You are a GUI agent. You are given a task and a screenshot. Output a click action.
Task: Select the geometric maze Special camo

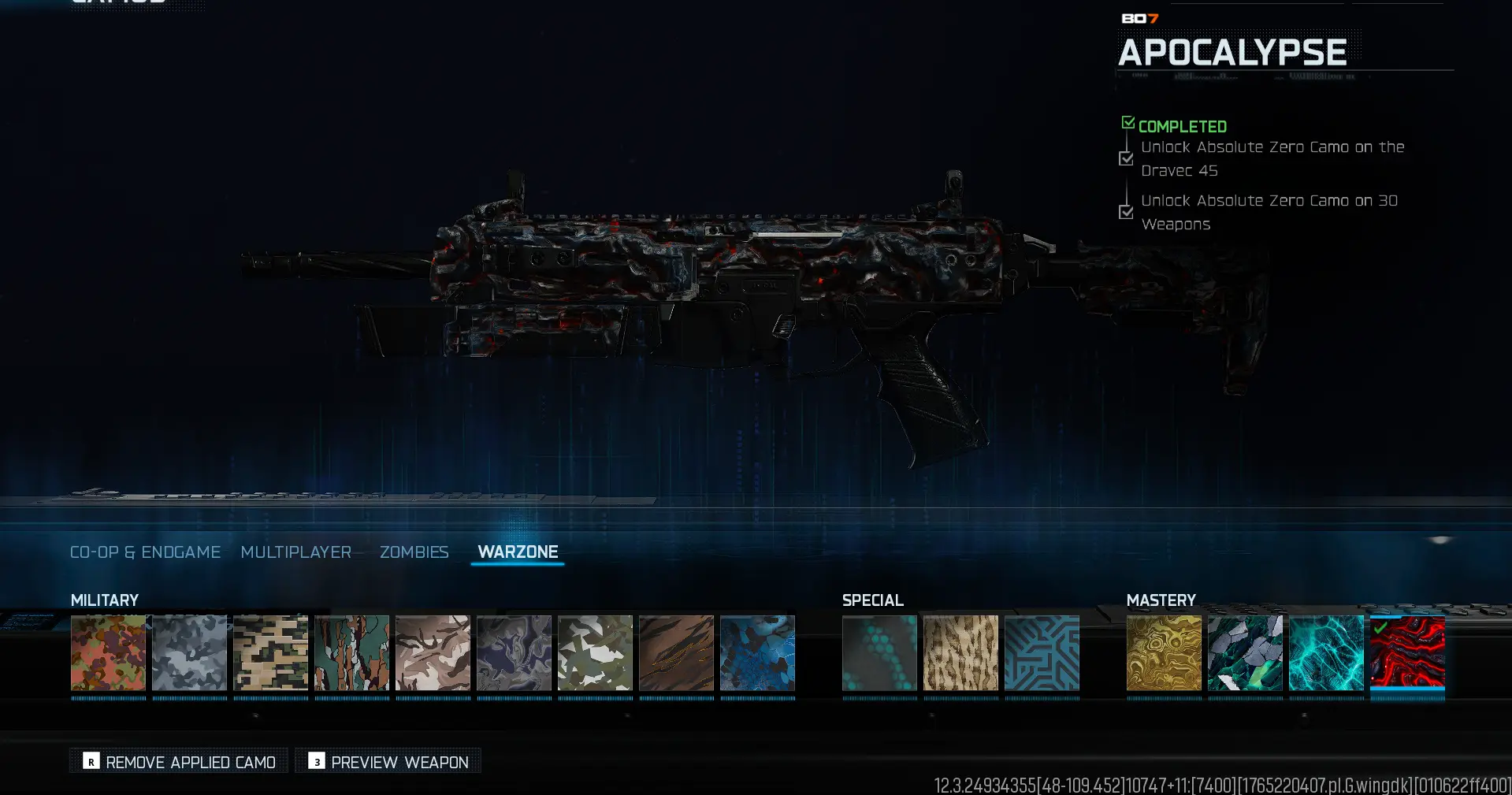click(x=1042, y=654)
